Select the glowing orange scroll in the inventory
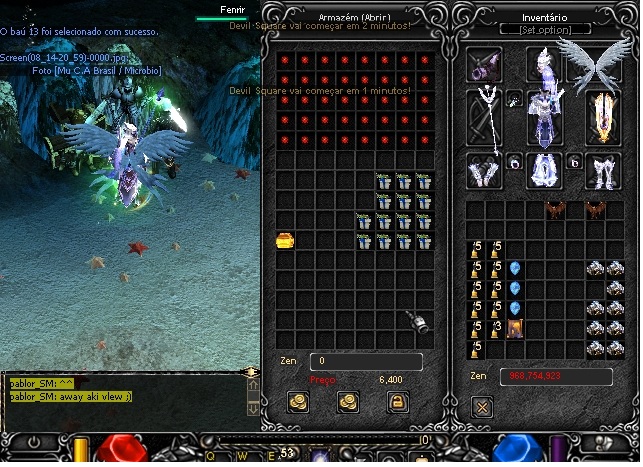The width and height of the screenshot is (643, 467). 514,327
